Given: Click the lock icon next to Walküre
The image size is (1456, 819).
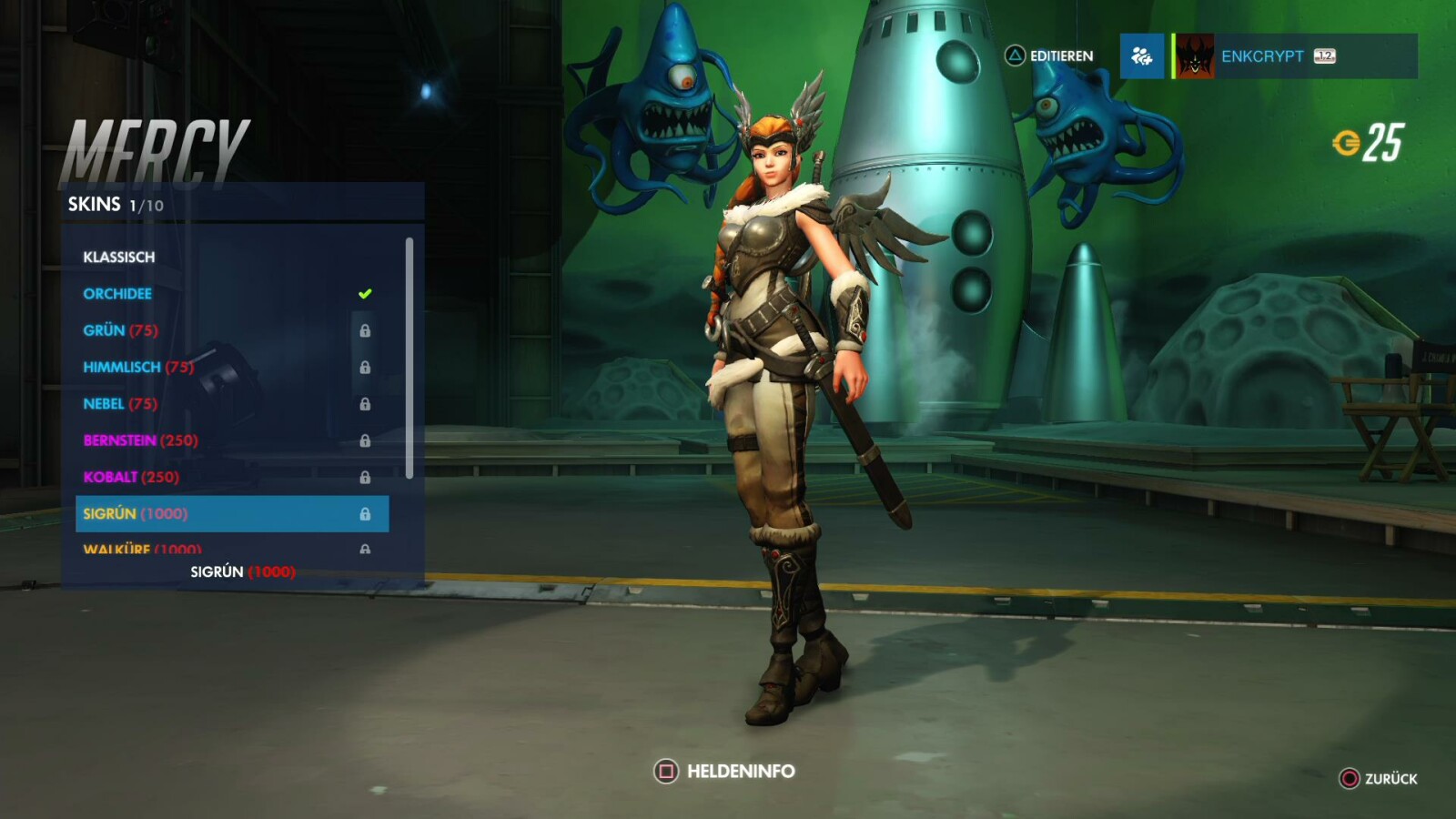Looking at the screenshot, I should tap(367, 549).
